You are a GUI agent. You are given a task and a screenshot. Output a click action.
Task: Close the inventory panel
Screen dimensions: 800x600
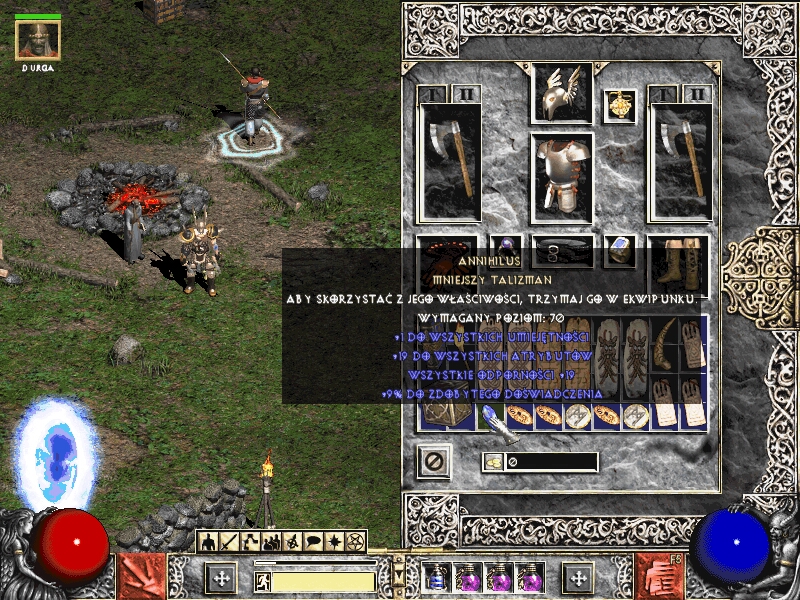pyautogui.click(x=434, y=462)
